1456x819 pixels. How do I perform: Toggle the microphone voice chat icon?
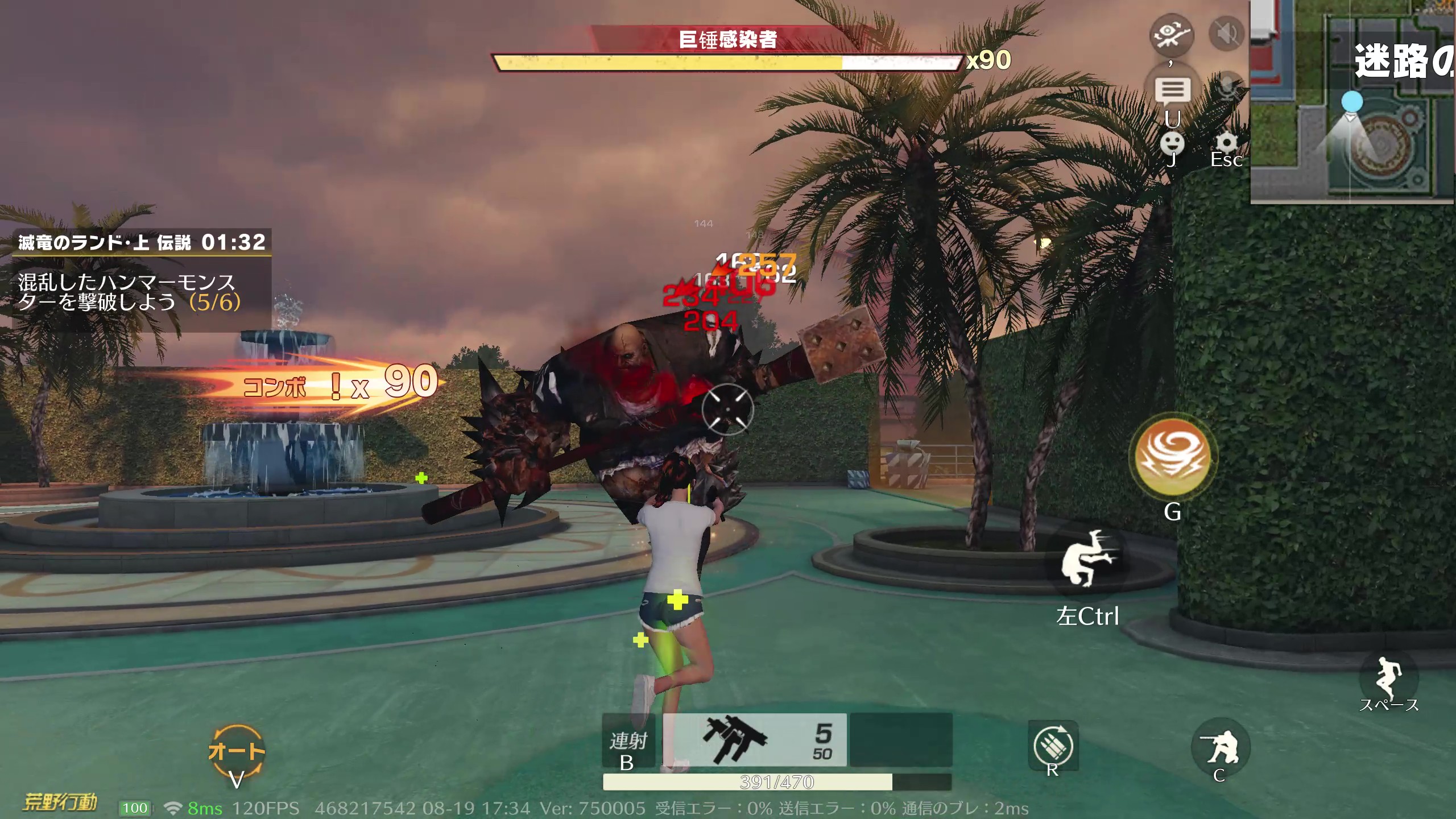pos(1227,88)
